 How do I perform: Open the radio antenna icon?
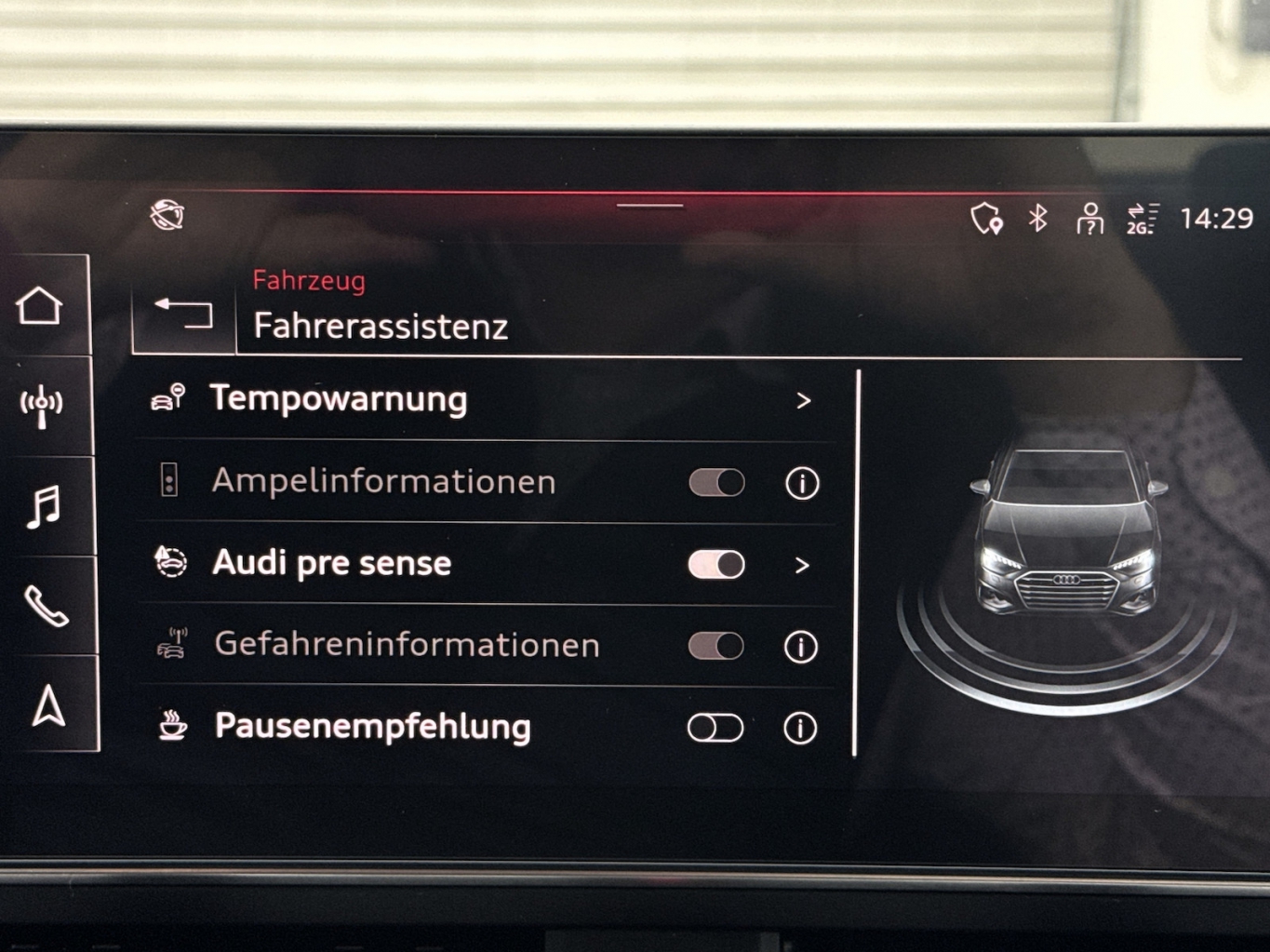(42, 406)
